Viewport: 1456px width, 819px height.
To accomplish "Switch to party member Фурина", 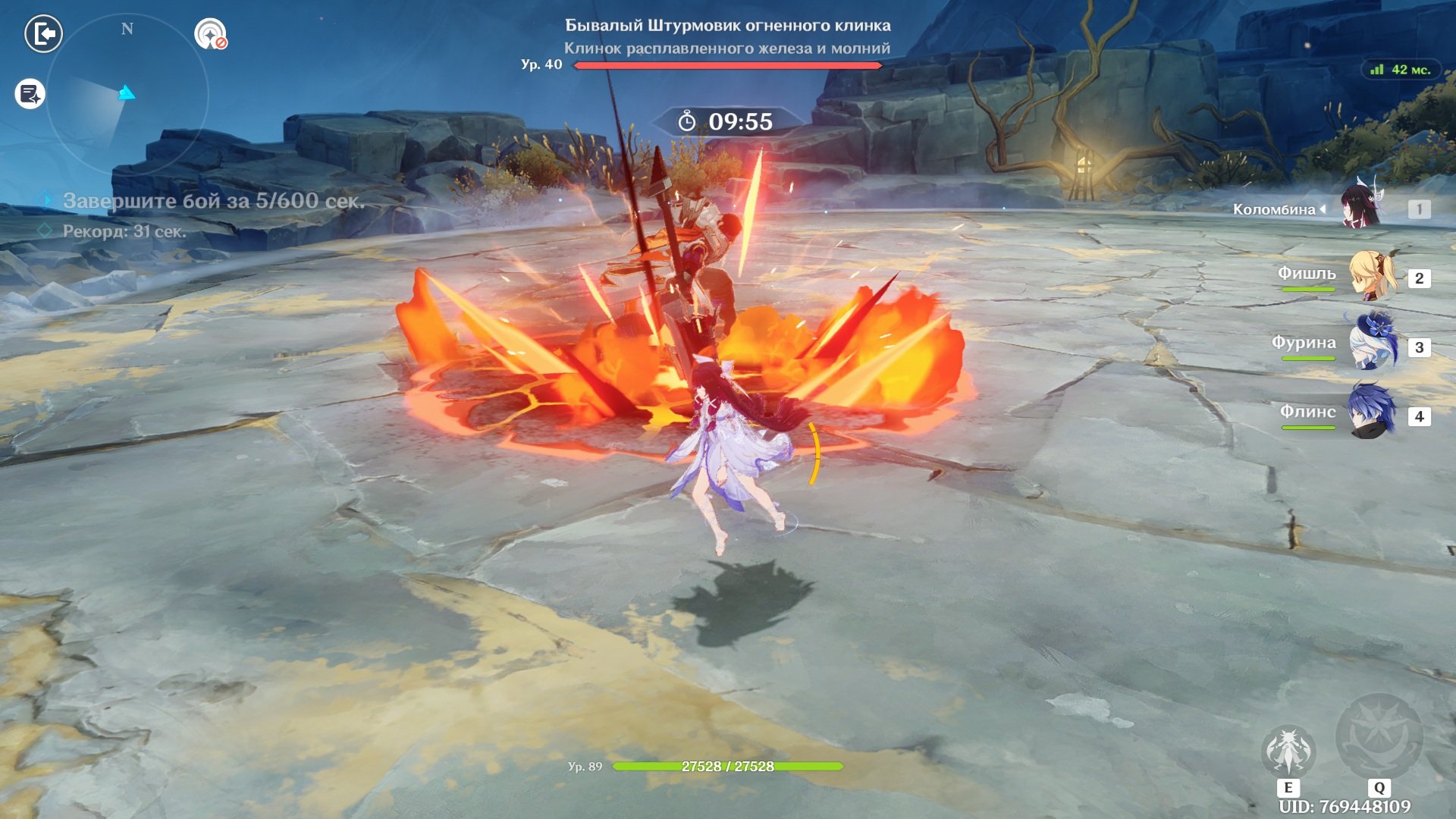I will [x=1371, y=345].
